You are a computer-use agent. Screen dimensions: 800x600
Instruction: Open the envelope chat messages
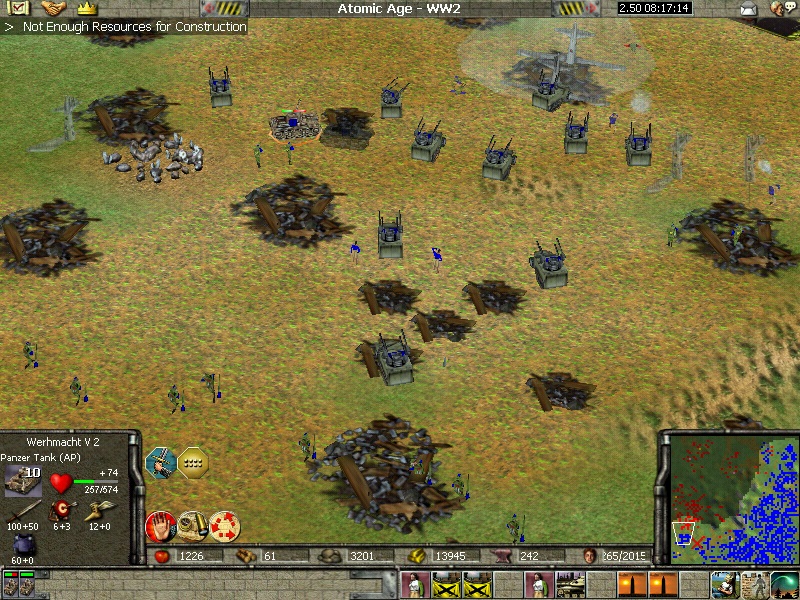pos(747,9)
